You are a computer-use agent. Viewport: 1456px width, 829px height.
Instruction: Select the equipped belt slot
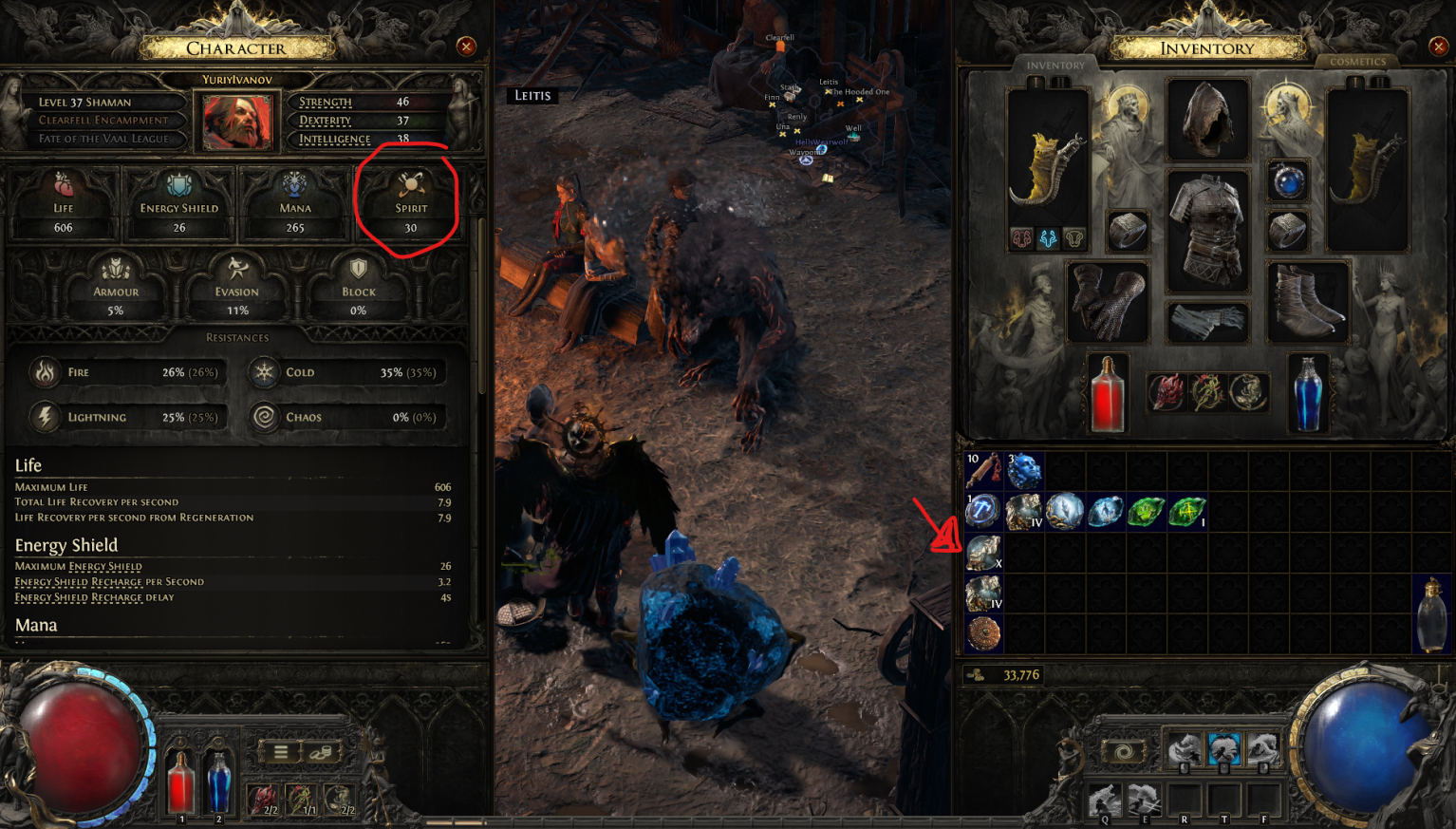tap(1206, 322)
